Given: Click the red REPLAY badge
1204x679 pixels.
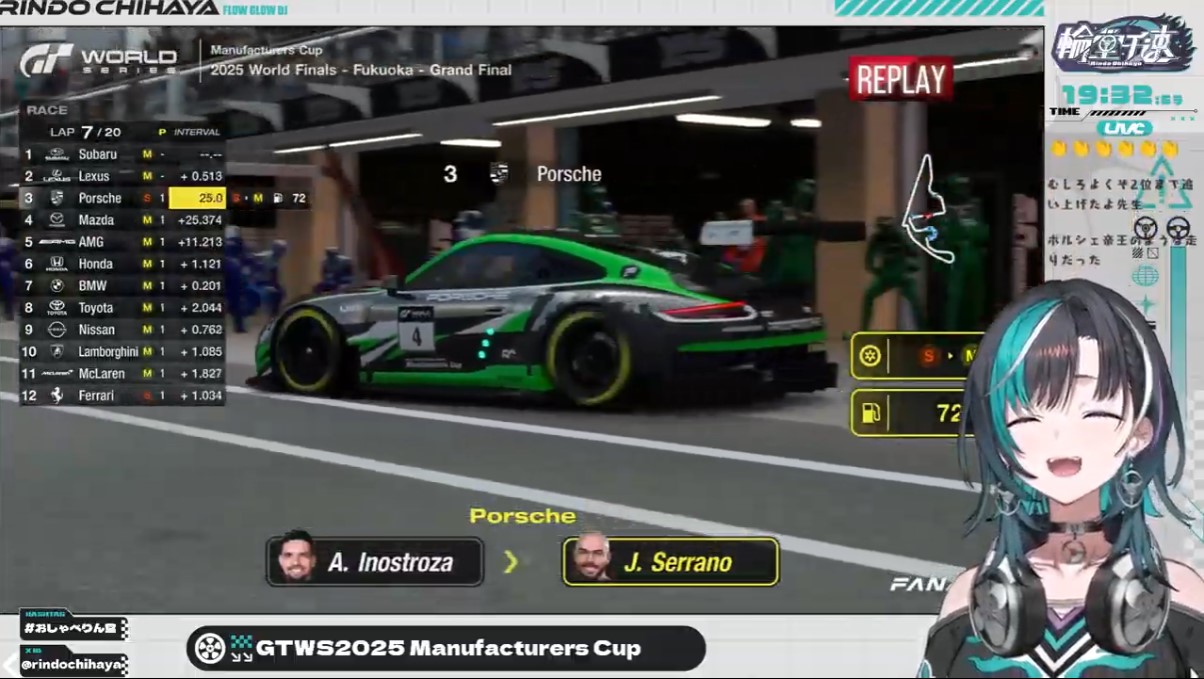Looking at the screenshot, I should pos(899,80).
